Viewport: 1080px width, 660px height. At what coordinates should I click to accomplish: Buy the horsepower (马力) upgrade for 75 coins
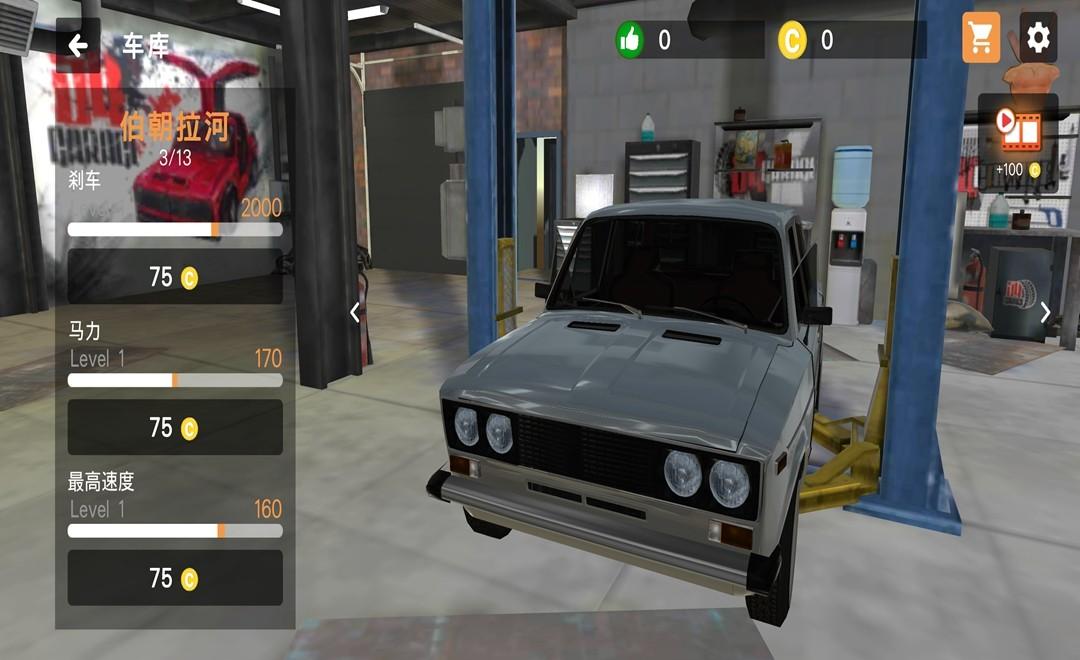tap(175, 428)
